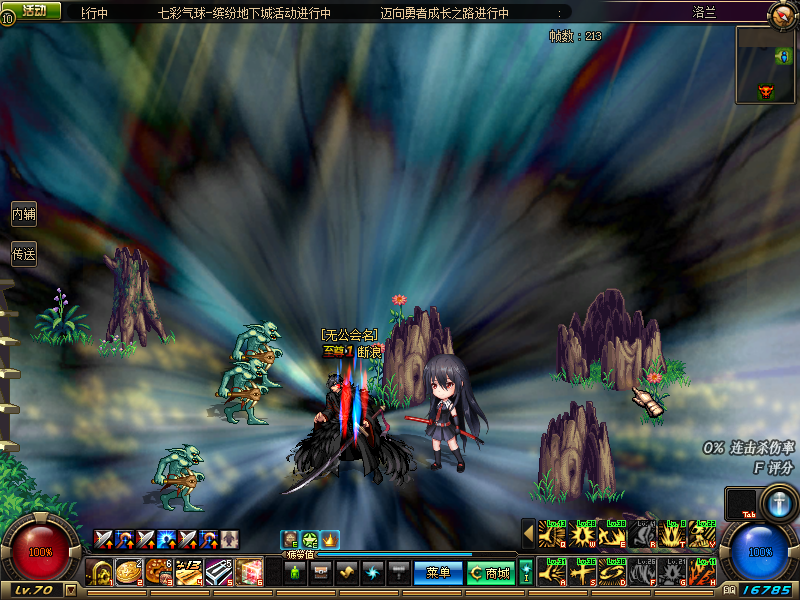Image resolution: width=800 pixels, height=600 pixels.
Task: Use the cookie item in quick slot 3
Action: 159,573
